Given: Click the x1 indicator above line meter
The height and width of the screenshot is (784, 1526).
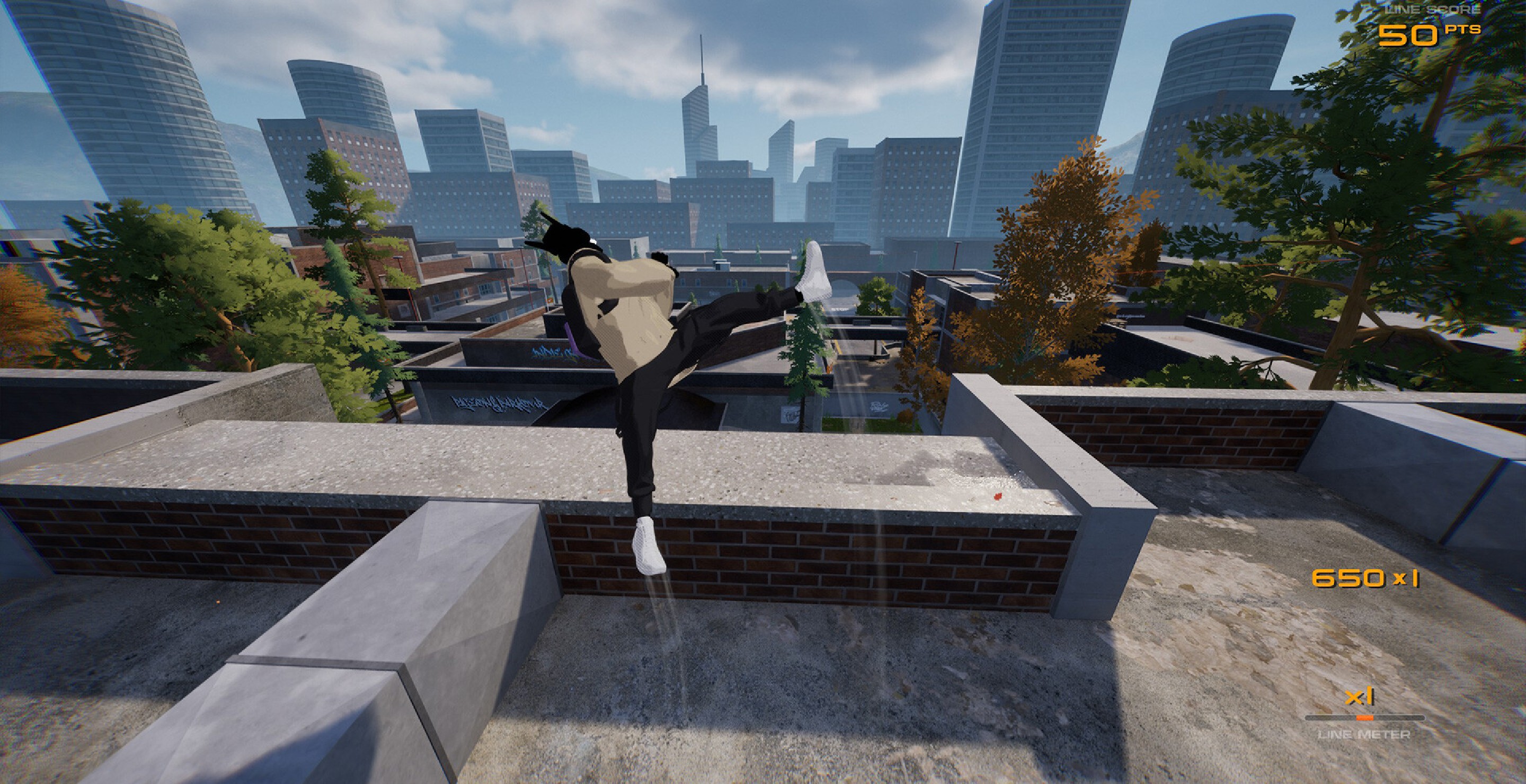Looking at the screenshot, I should click(x=1359, y=697).
